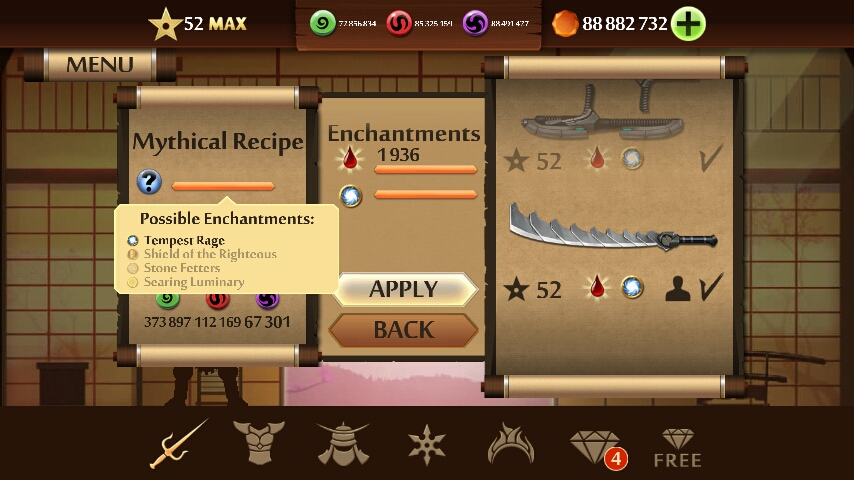Screen dimensions: 854x480
Task: Open the magic amulet tab
Action: tap(511, 443)
